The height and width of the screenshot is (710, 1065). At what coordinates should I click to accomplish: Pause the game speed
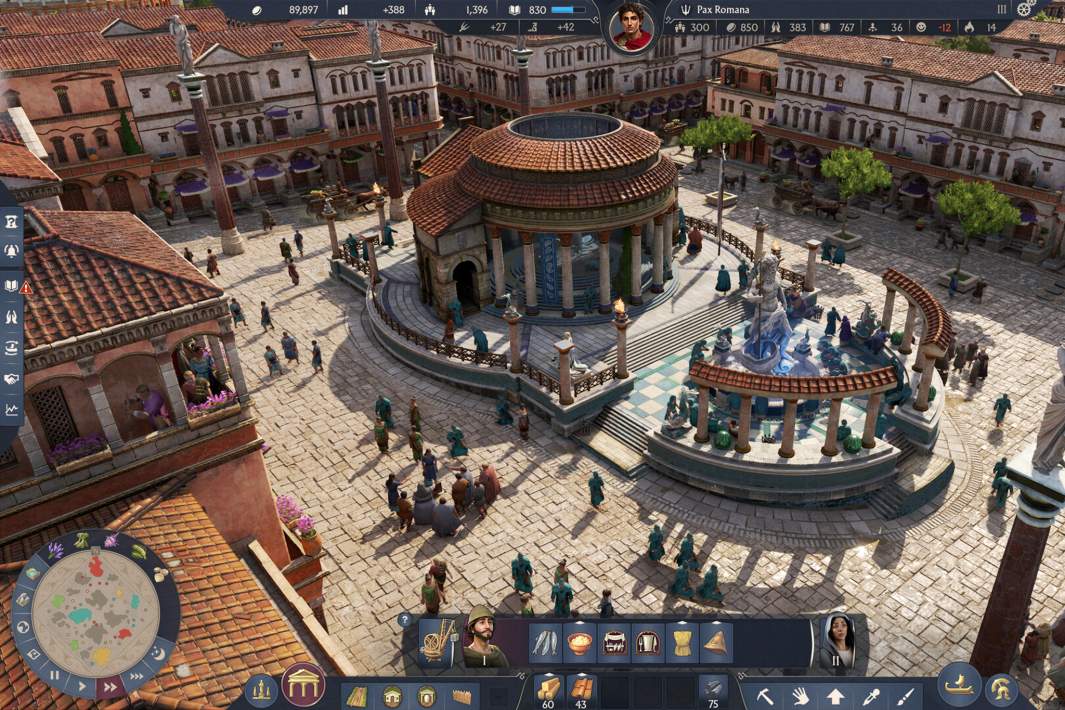[x=55, y=674]
